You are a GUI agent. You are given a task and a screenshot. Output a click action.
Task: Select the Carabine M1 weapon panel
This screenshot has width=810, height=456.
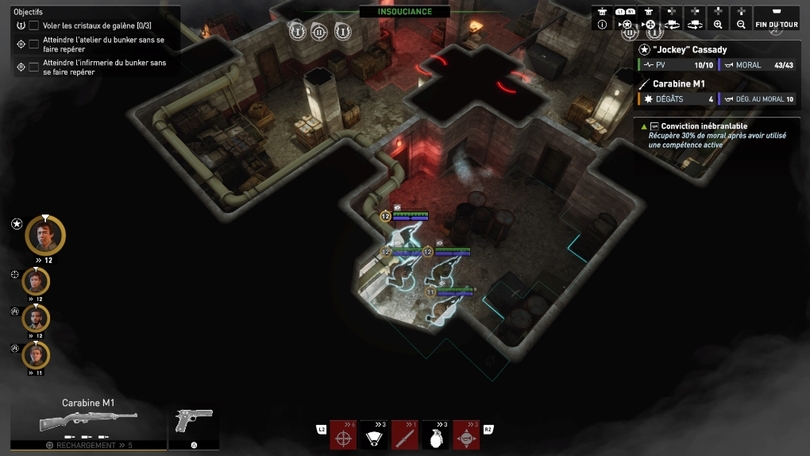88,421
